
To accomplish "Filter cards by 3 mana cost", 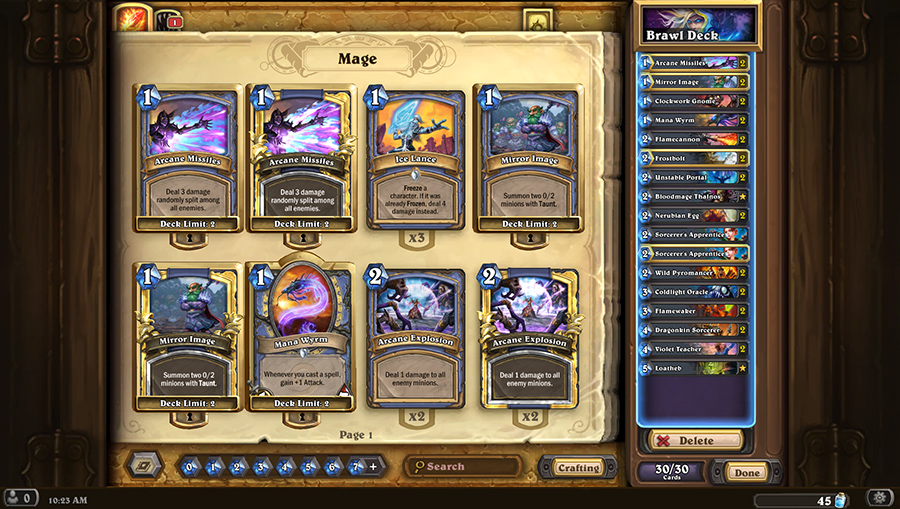I will [x=262, y=466].
